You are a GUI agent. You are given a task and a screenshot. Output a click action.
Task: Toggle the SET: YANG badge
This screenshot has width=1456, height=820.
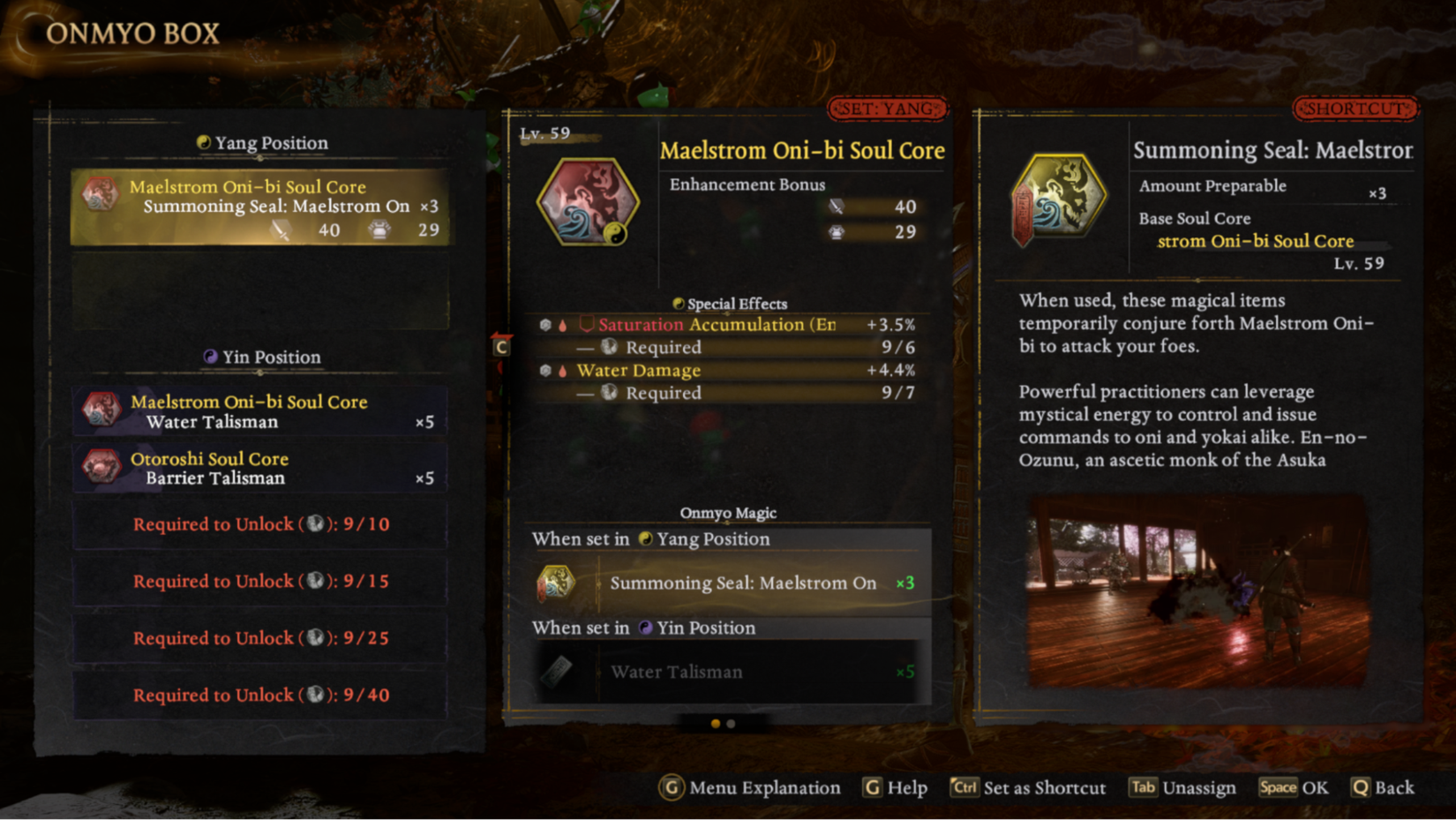(888, 108)
